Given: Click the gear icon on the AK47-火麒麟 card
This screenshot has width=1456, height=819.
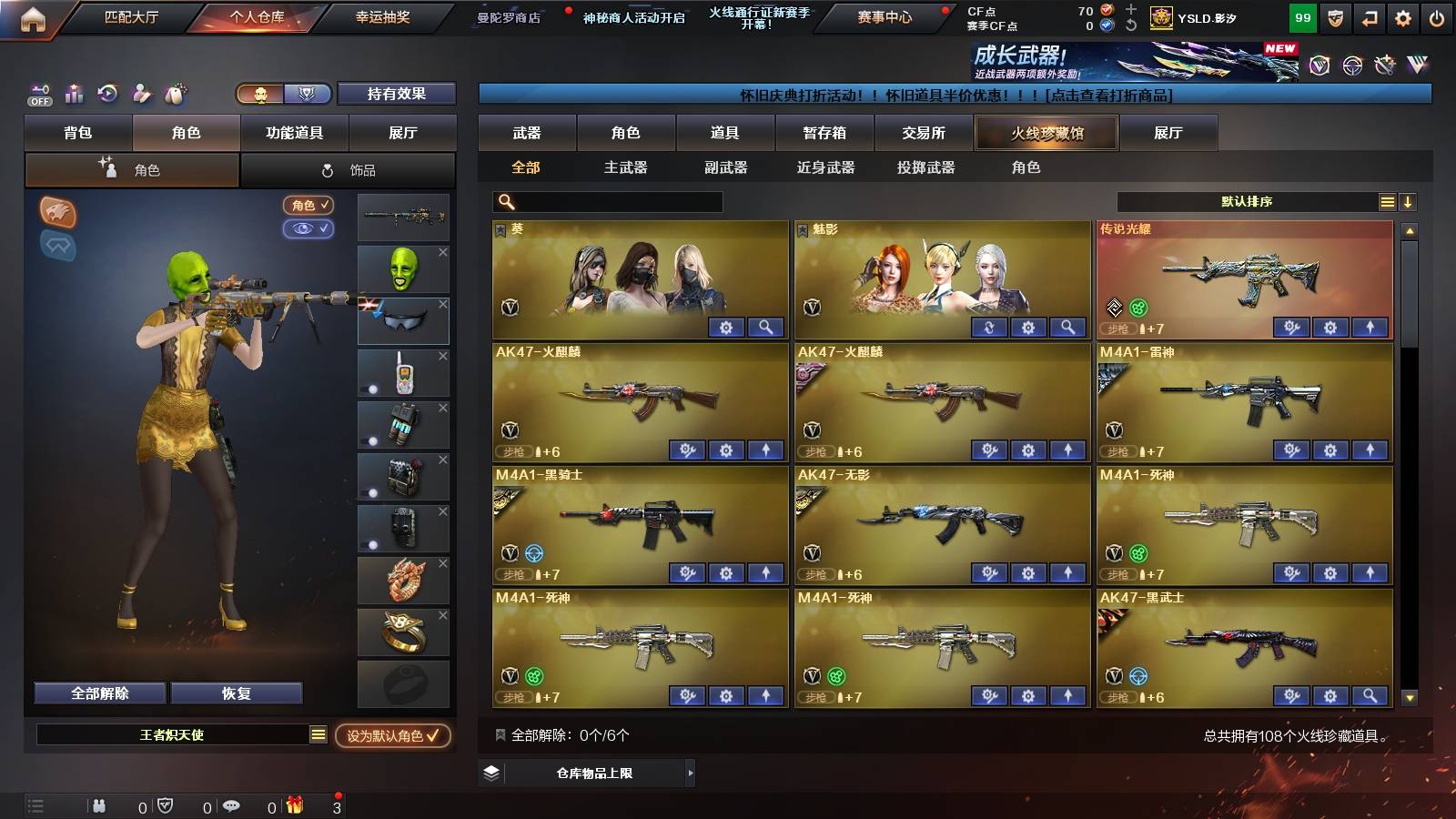Looking at the screenshot, I should 725,450.
